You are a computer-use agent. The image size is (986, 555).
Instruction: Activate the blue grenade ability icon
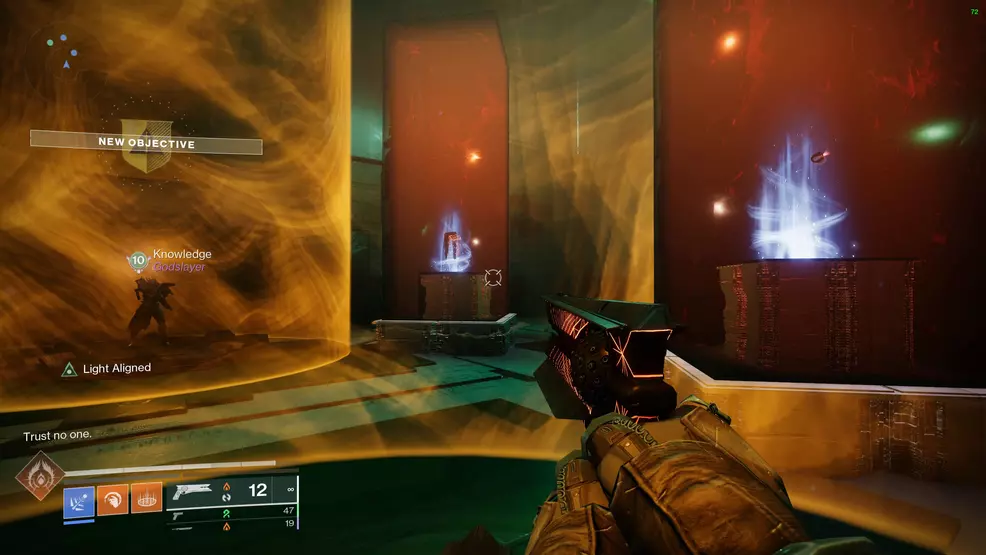pos(79,499)
